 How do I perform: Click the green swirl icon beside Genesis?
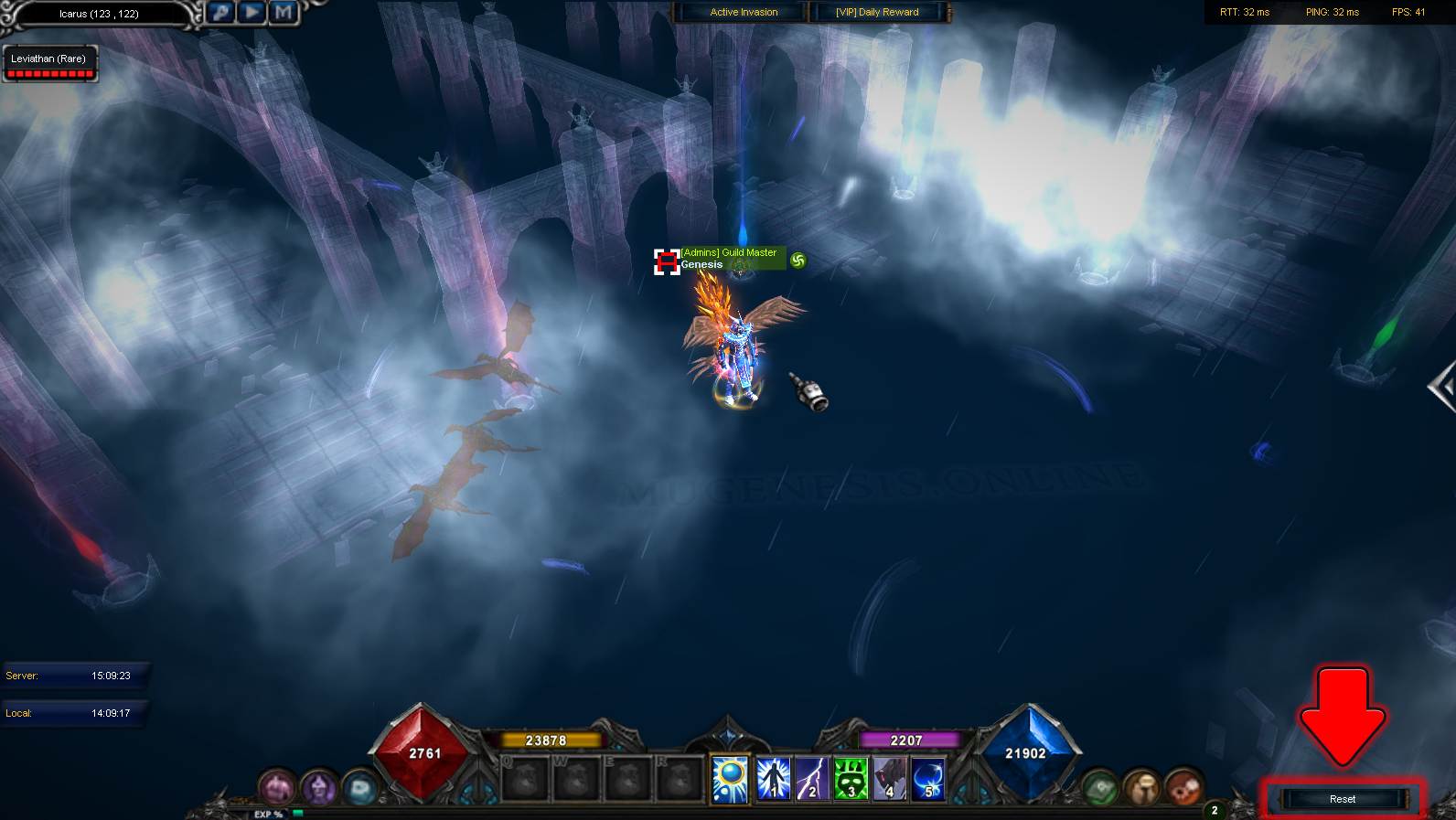[798, 261]
